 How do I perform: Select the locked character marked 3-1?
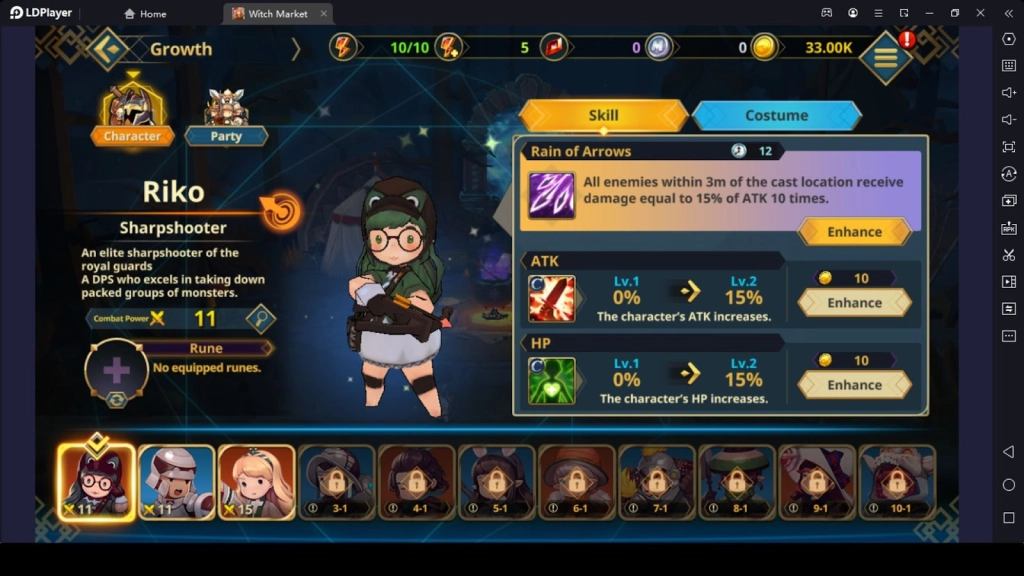[337, 482]
